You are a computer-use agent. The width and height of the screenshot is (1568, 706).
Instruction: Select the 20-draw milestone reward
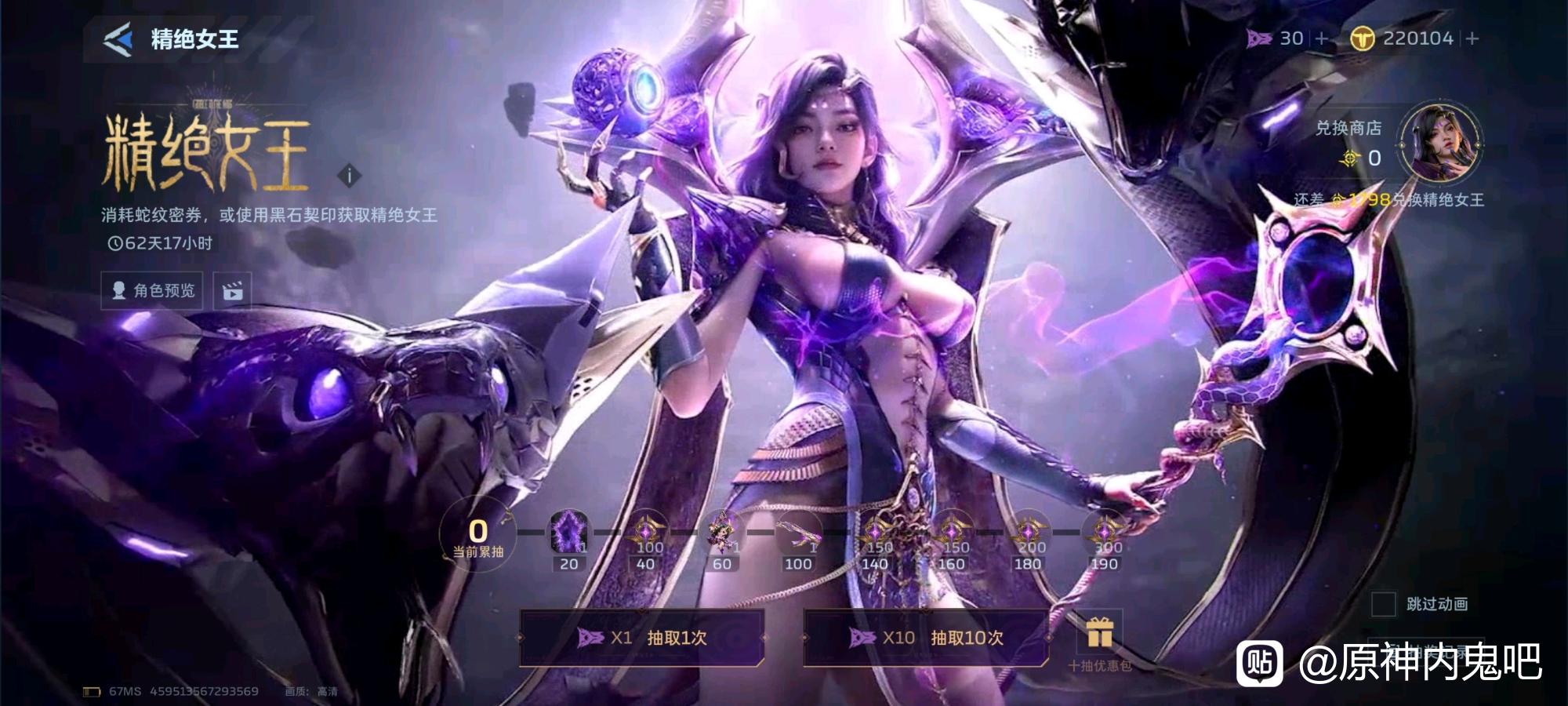point(569,535)
